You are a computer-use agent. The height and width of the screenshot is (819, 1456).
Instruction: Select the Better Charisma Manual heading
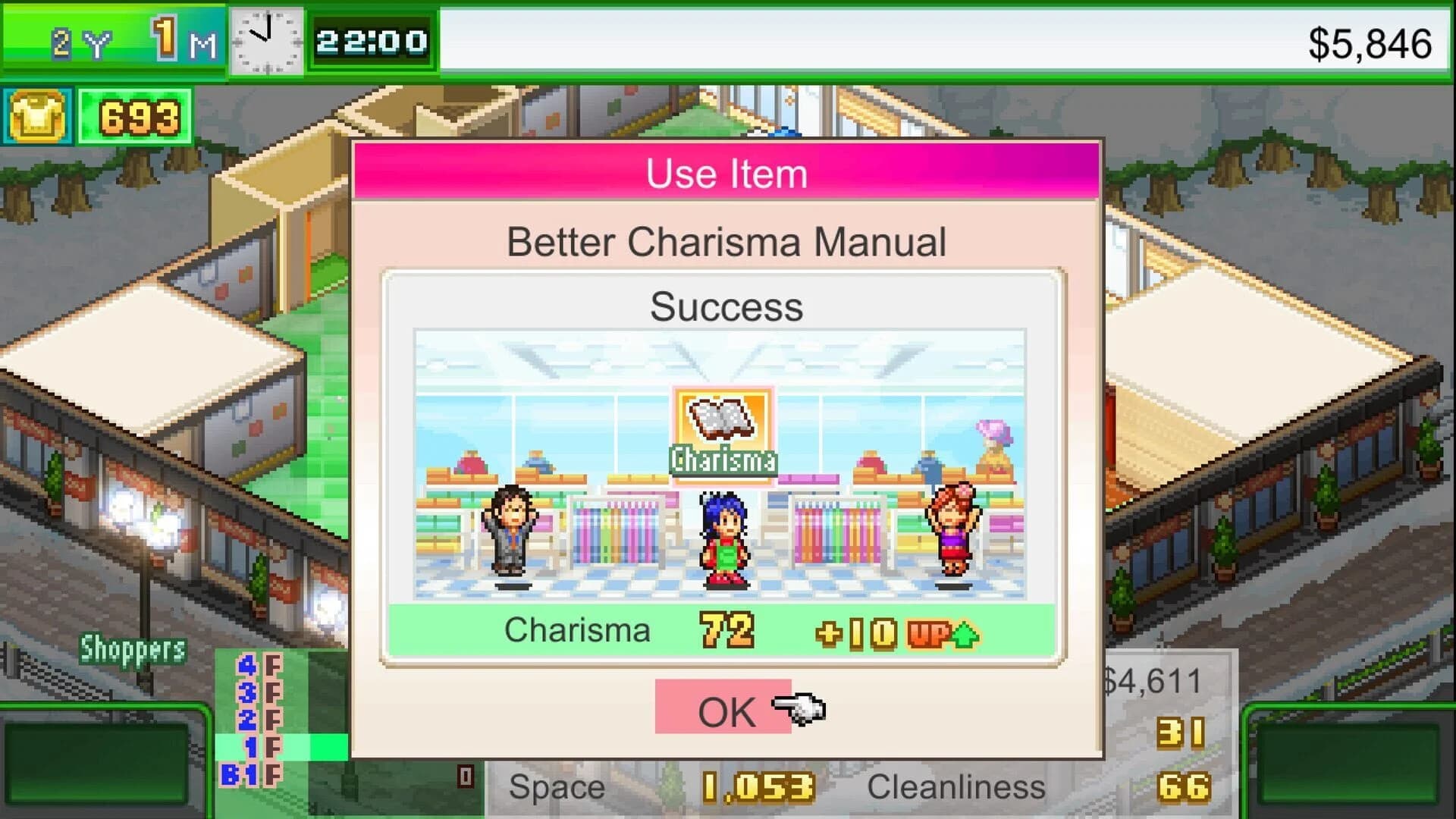point(725,242)
